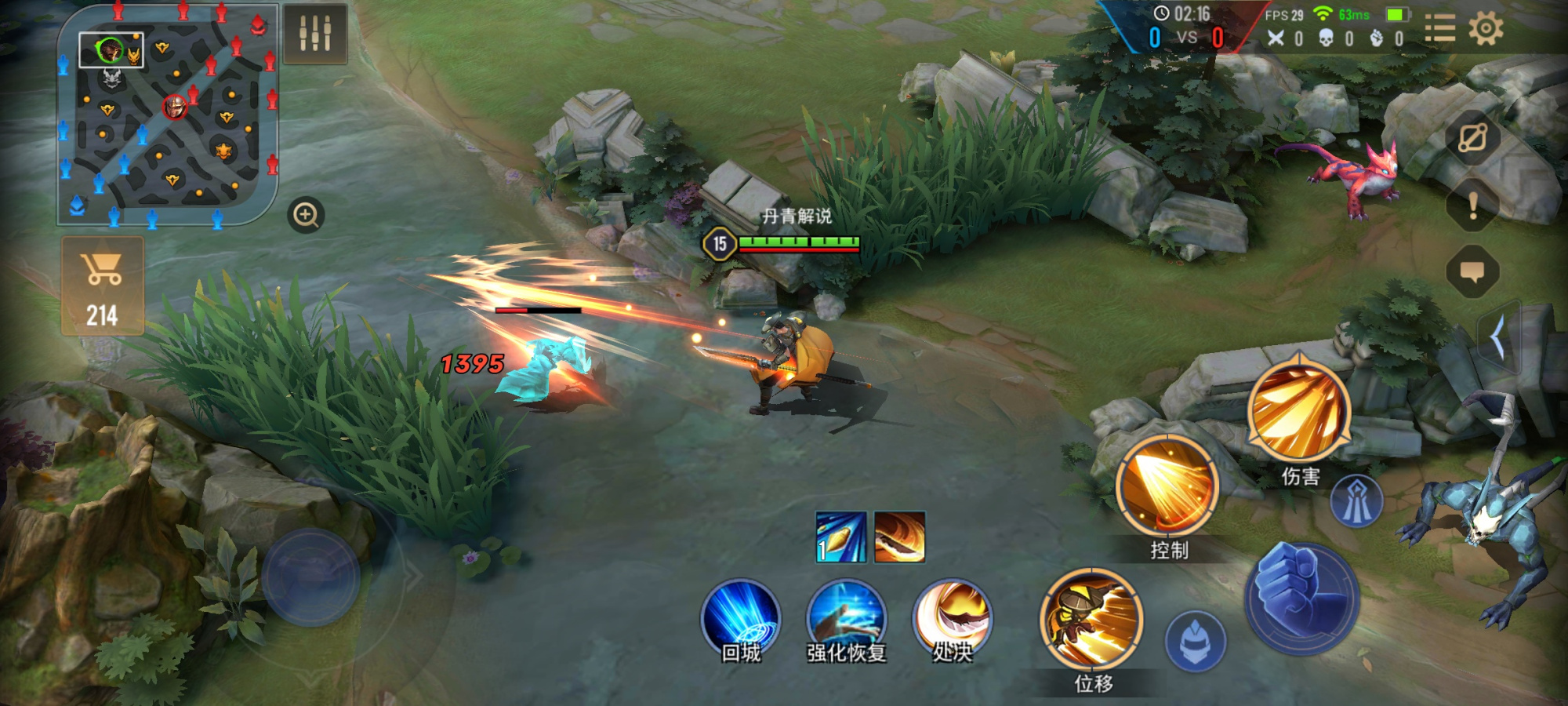Viewport: 1568px width, 706px height.
Task: Toggle the slashed-square button on right edge
Action: coord(1472,139)
